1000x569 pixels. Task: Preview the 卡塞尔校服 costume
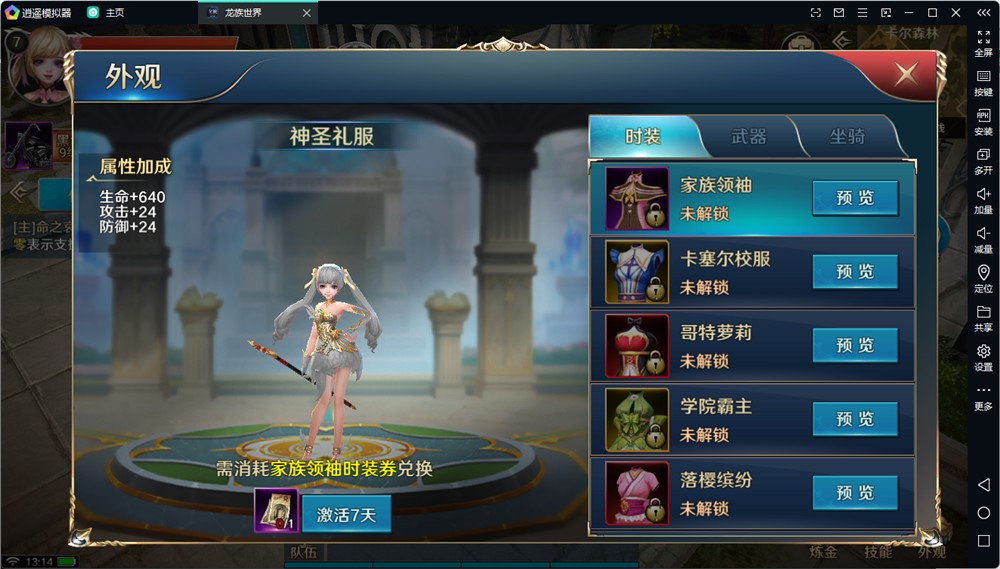(x=855, y=272)
